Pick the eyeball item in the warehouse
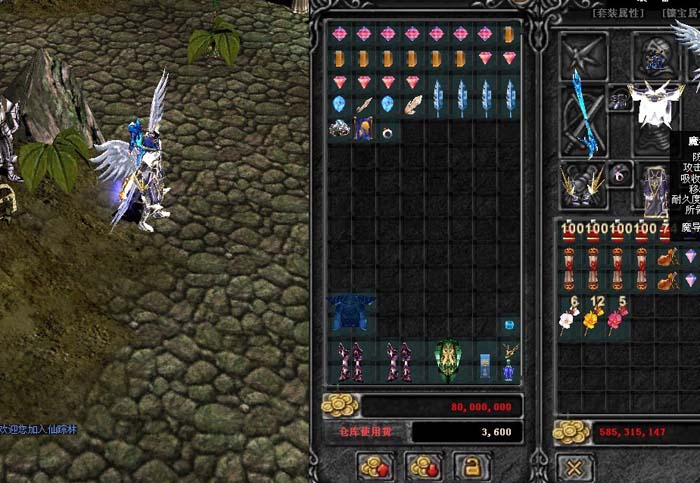 pyautogui.click(x=387, y=130)
